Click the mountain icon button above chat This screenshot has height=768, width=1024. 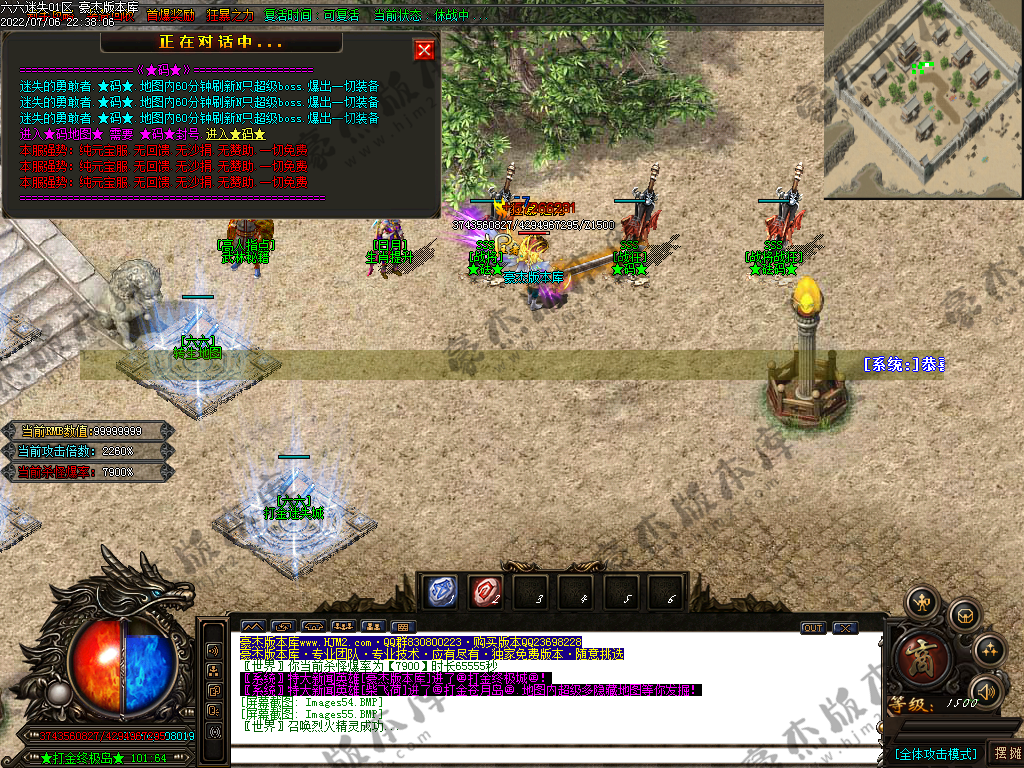pyautogui.click(x=252, y=628)
